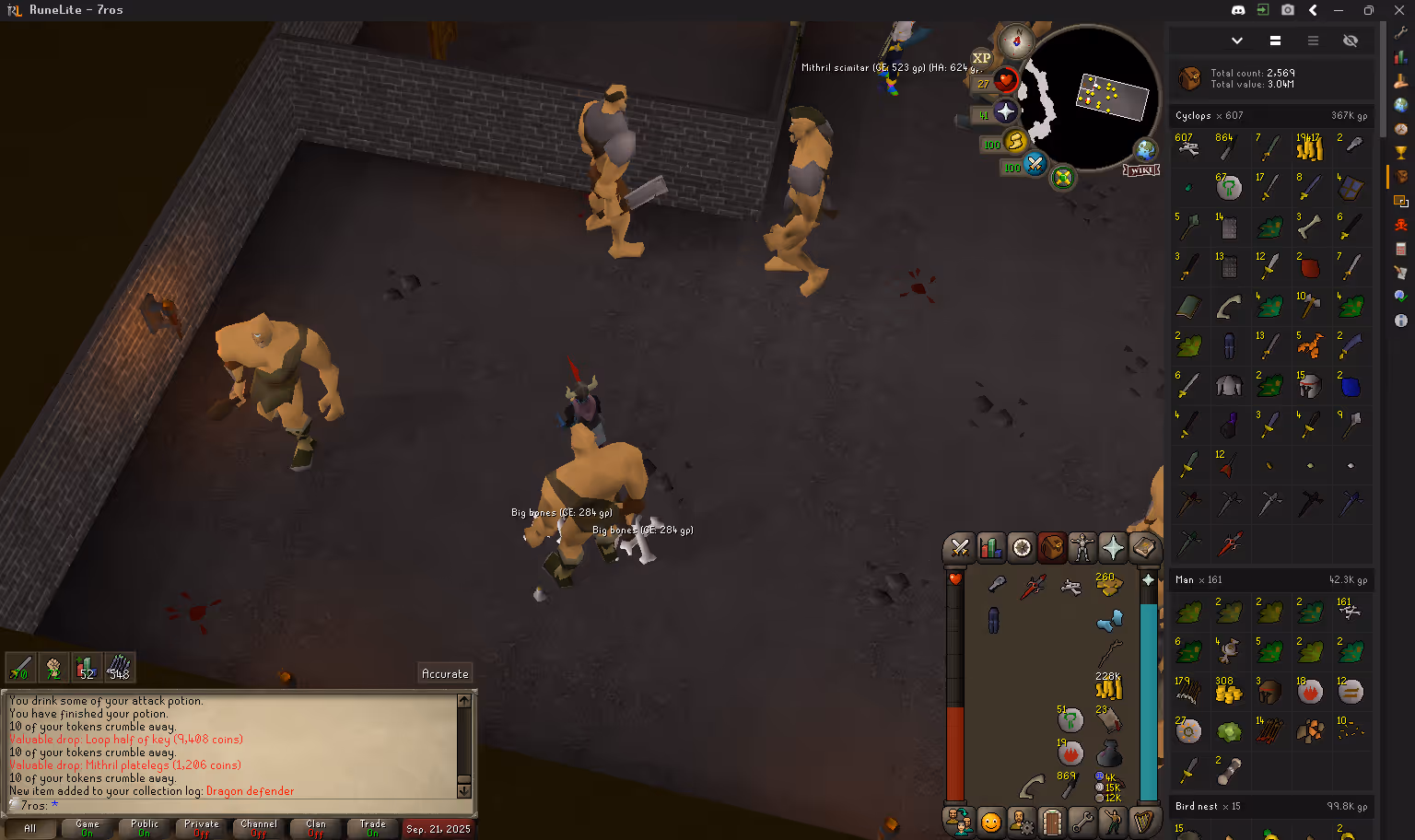Switch to the Skills tab
This screenshot has width=1415, height=840.
990,548
